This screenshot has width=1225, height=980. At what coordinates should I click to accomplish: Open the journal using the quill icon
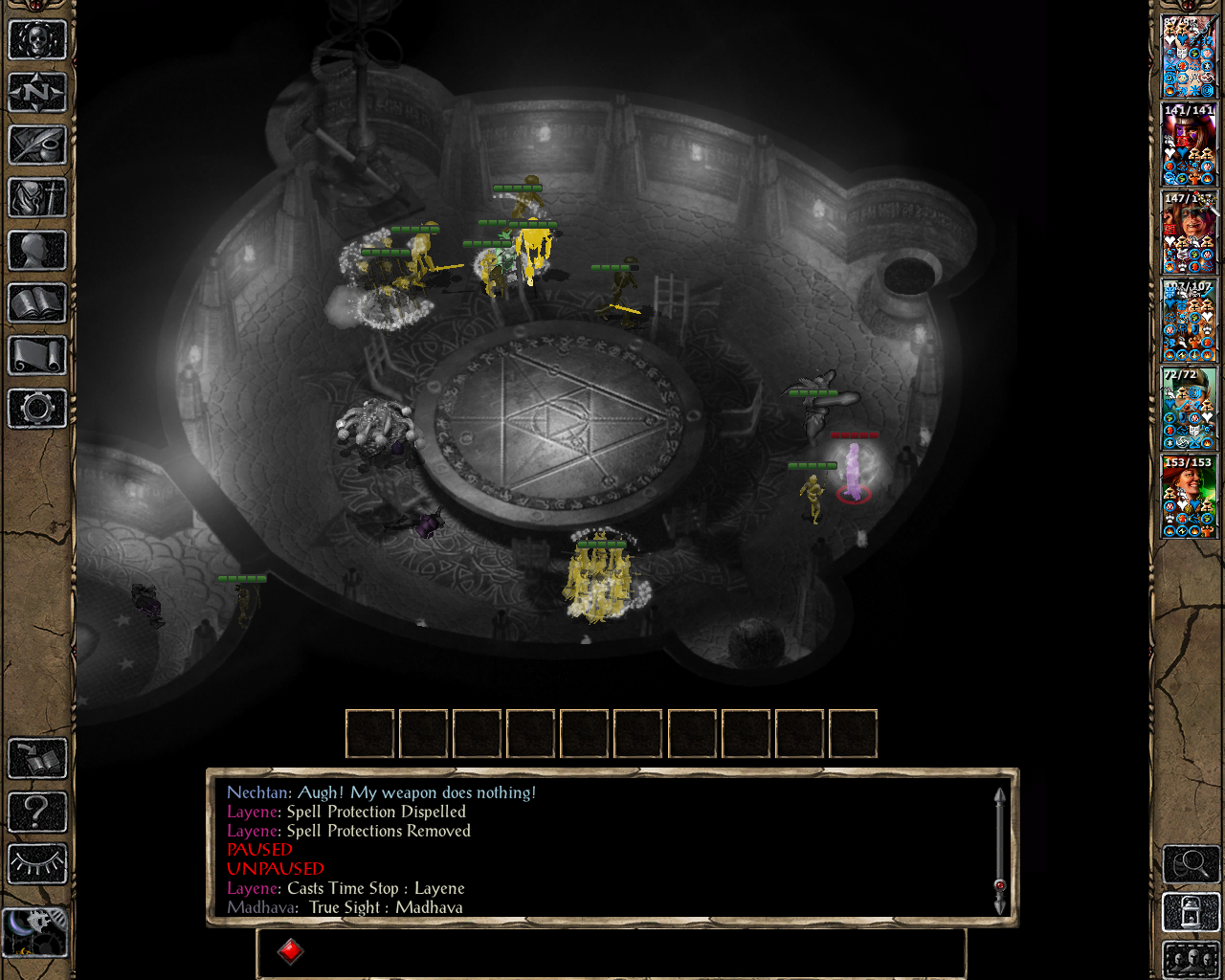point(37,145)
